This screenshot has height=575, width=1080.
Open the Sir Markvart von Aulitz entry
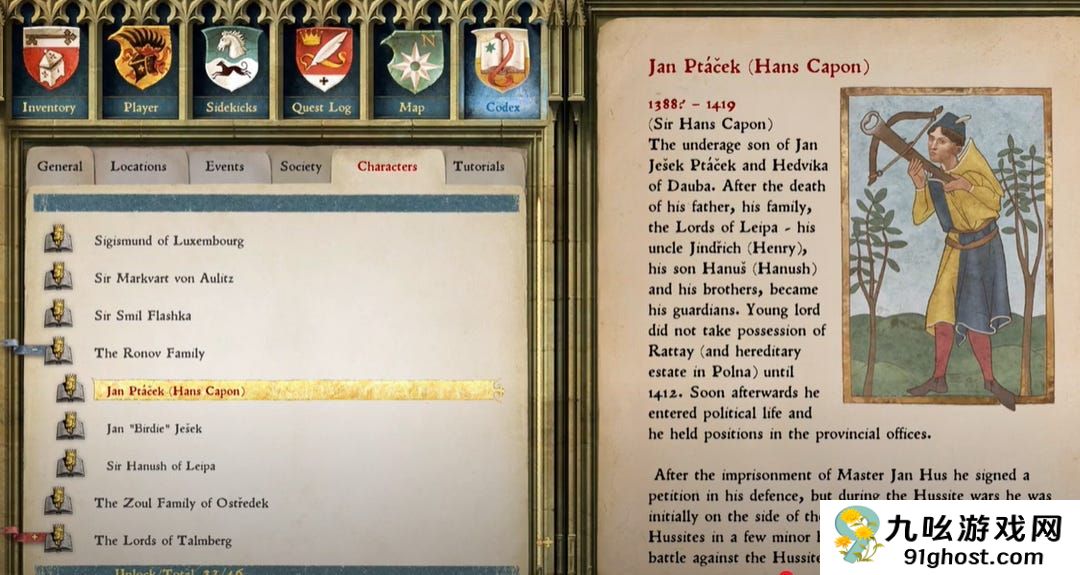click(163, 278)
